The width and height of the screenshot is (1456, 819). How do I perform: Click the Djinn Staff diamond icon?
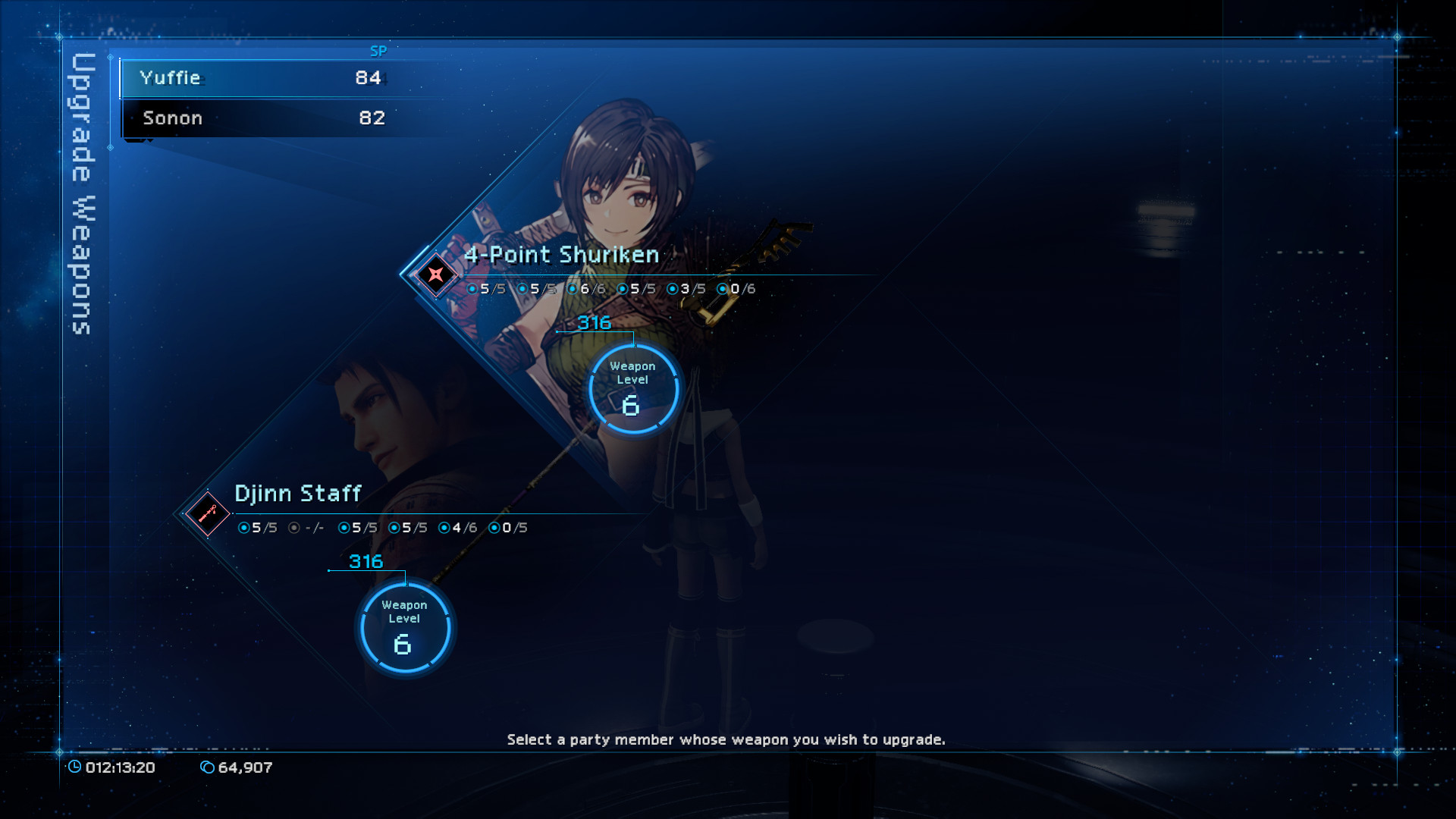tap(207, 514)
